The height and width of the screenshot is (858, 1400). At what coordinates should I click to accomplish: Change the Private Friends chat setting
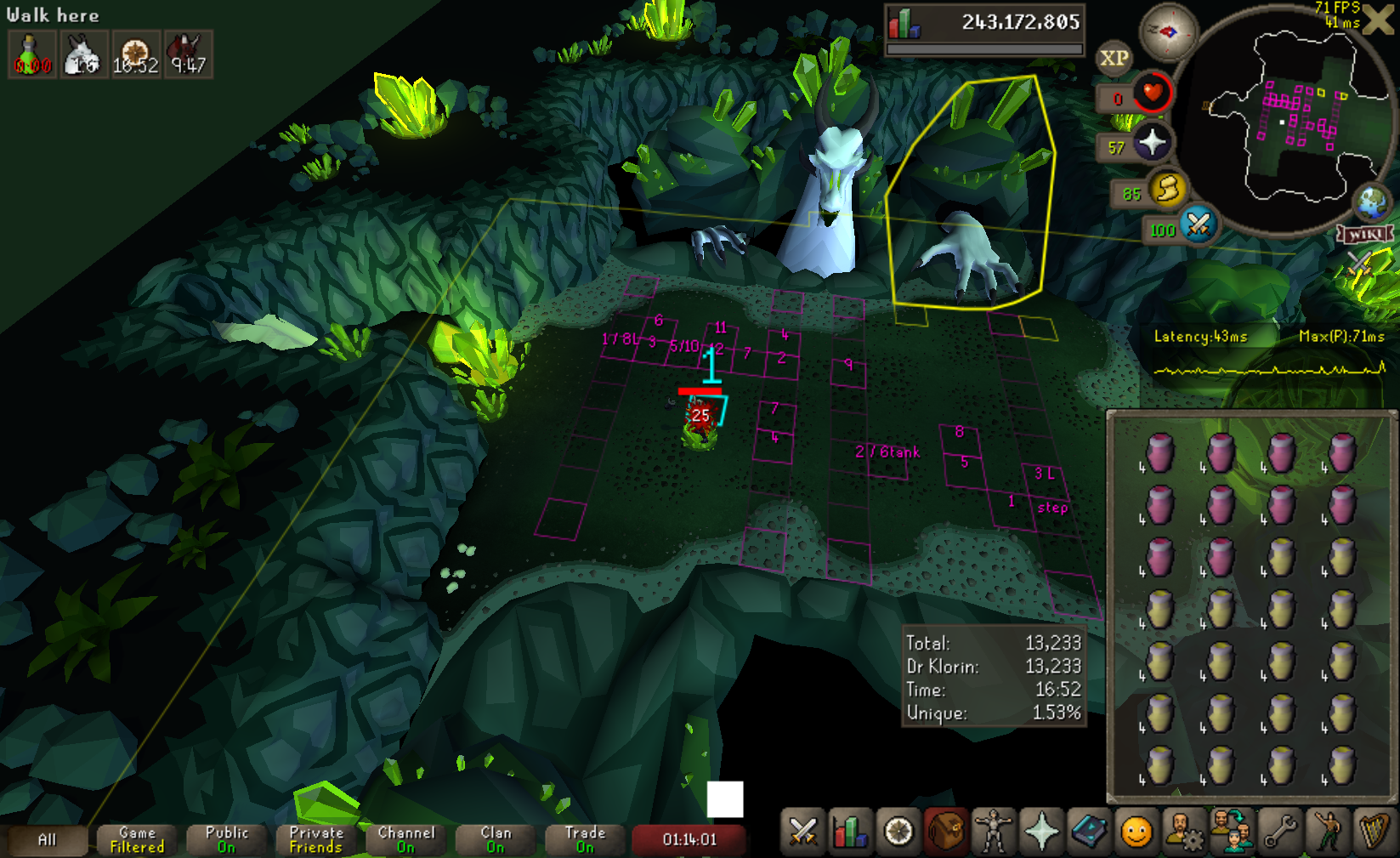316,840
